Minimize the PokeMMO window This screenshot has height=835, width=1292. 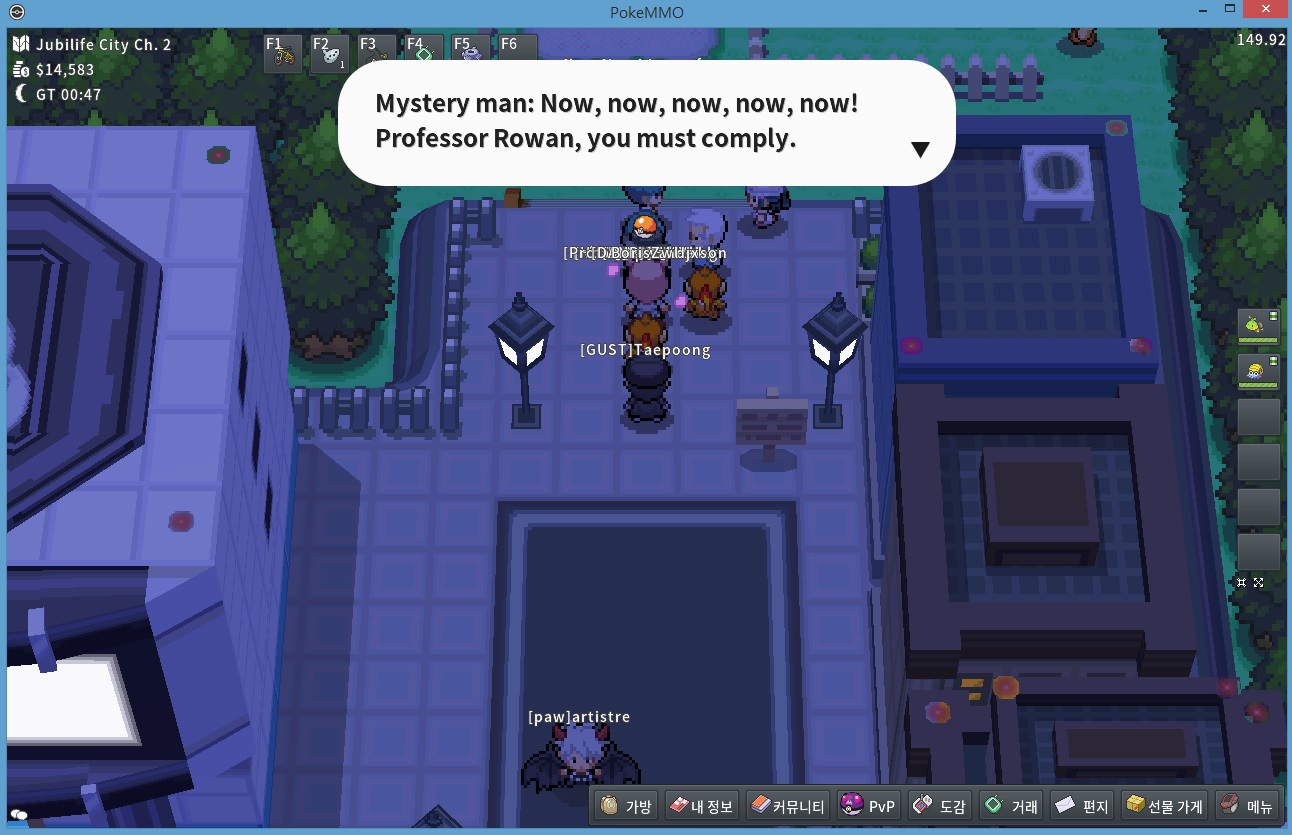(1203, 9)
